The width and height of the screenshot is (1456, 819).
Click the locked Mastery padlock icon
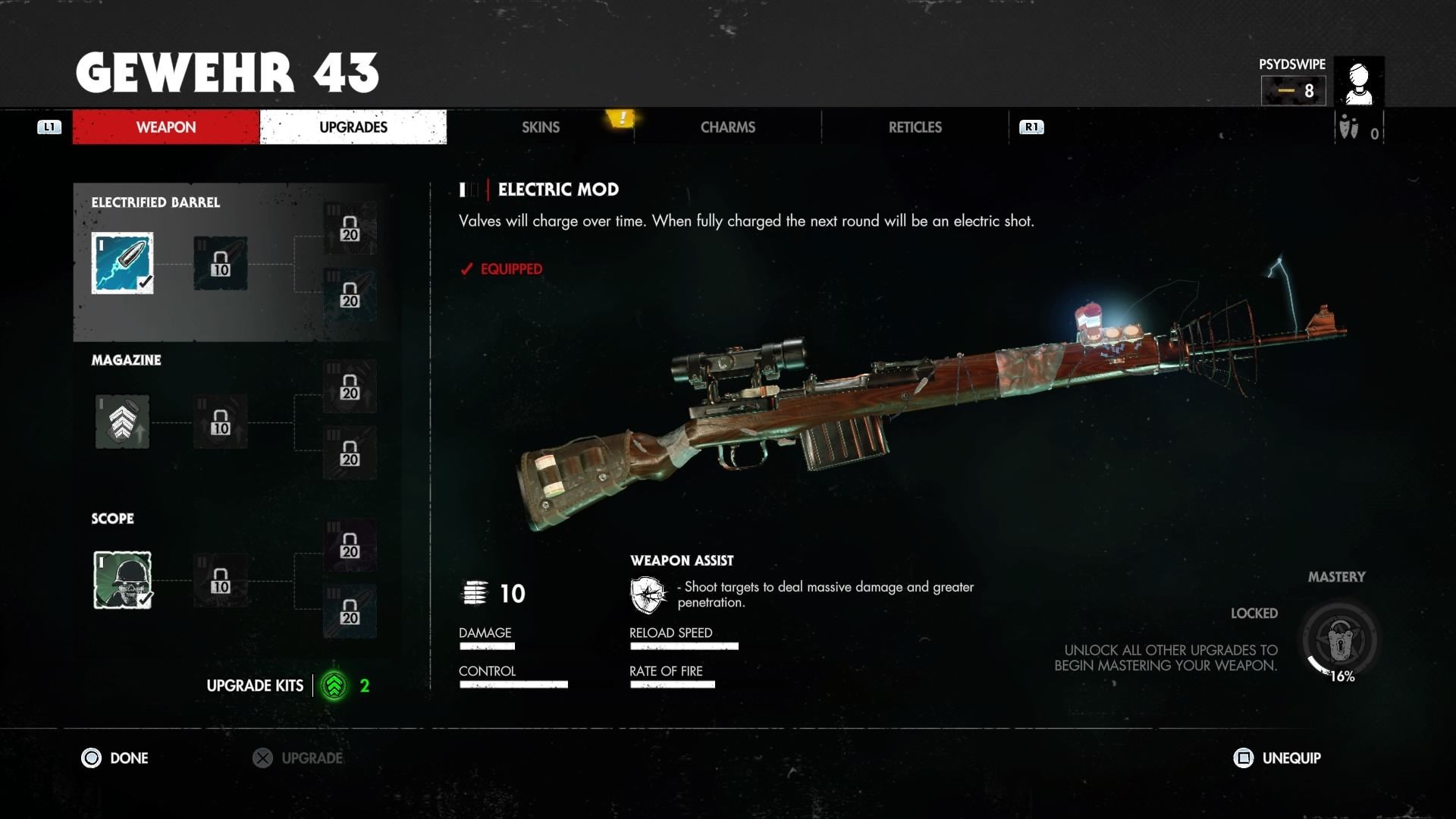tap(1339, 641)
